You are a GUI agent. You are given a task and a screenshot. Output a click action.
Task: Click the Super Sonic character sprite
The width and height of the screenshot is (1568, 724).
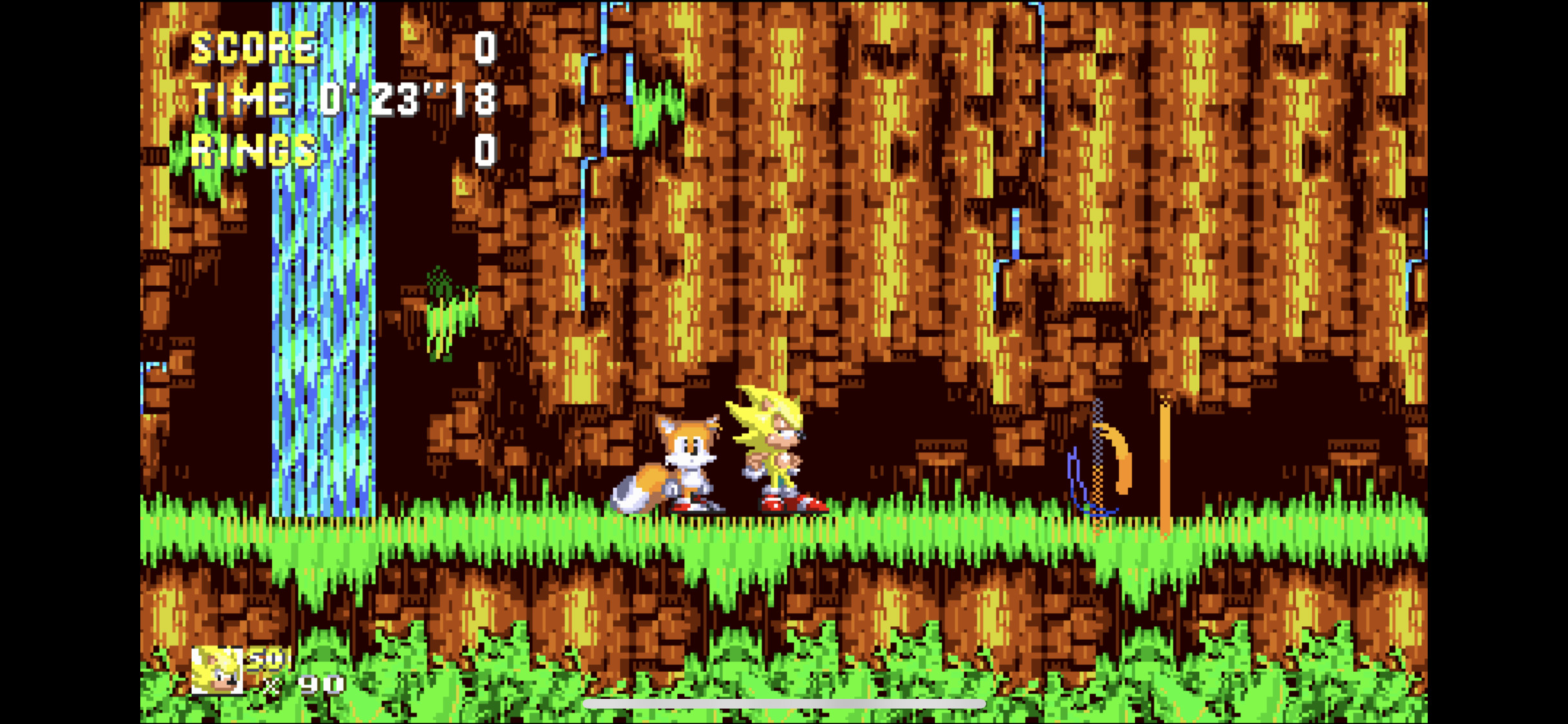point(779,450)
